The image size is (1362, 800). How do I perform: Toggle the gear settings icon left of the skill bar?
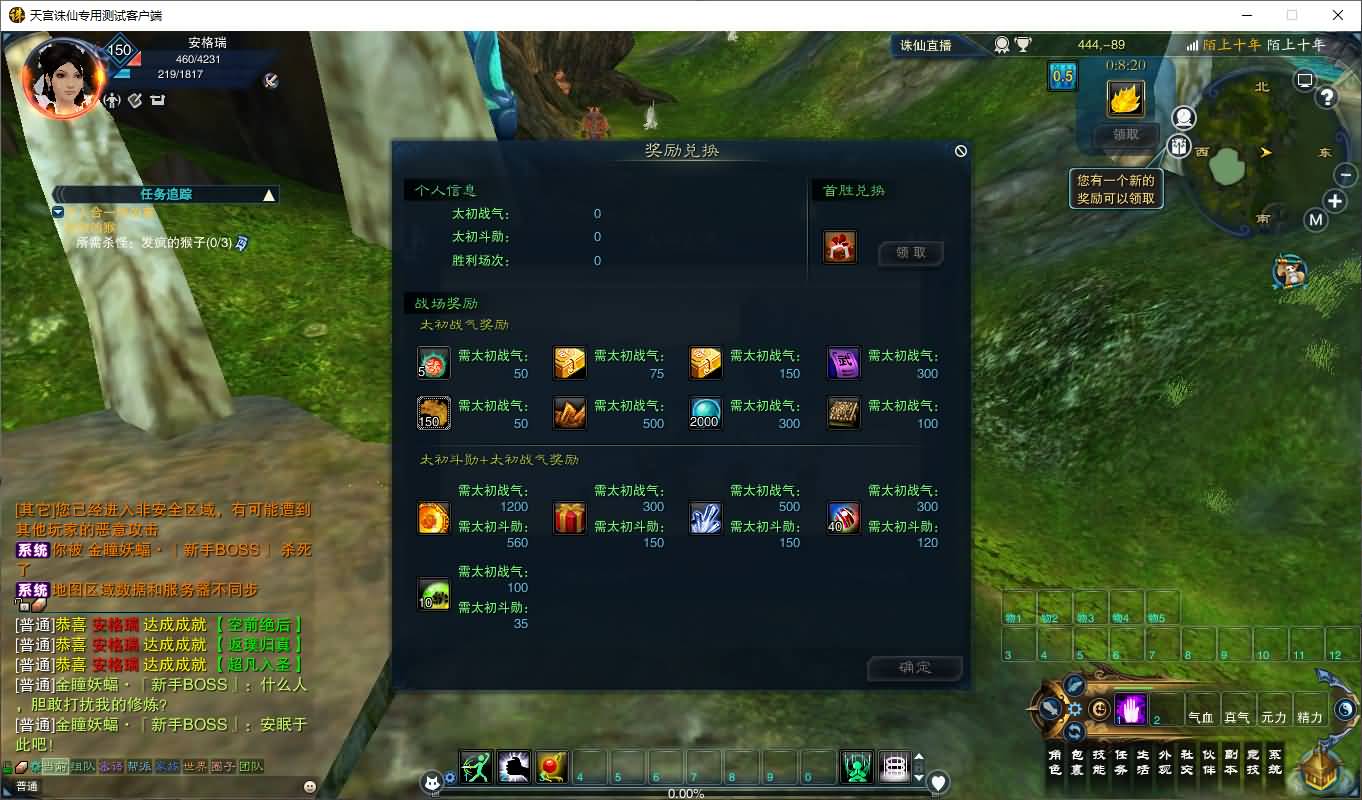pos(451,778)
